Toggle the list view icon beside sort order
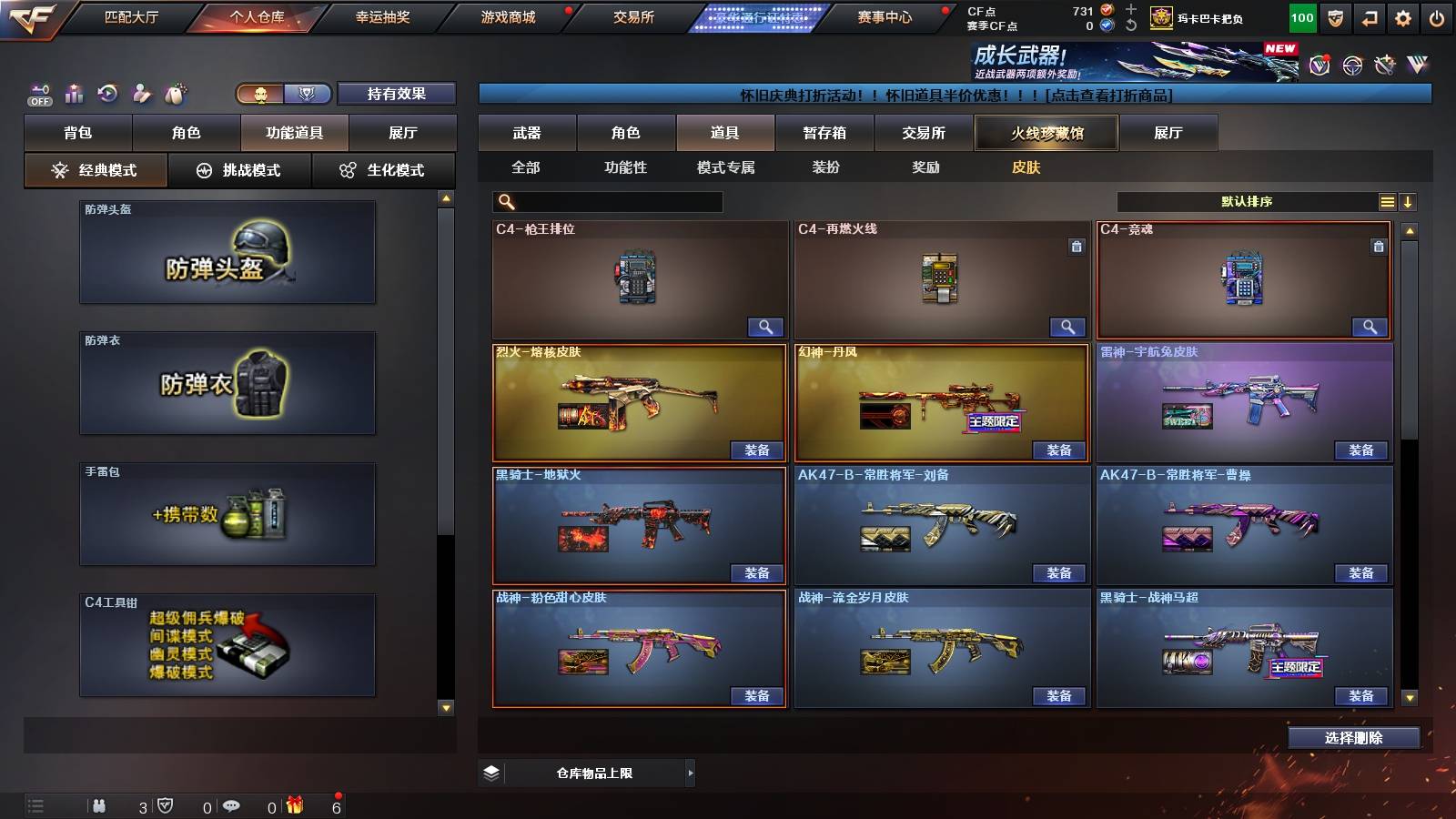 [x=1387, y=201]
